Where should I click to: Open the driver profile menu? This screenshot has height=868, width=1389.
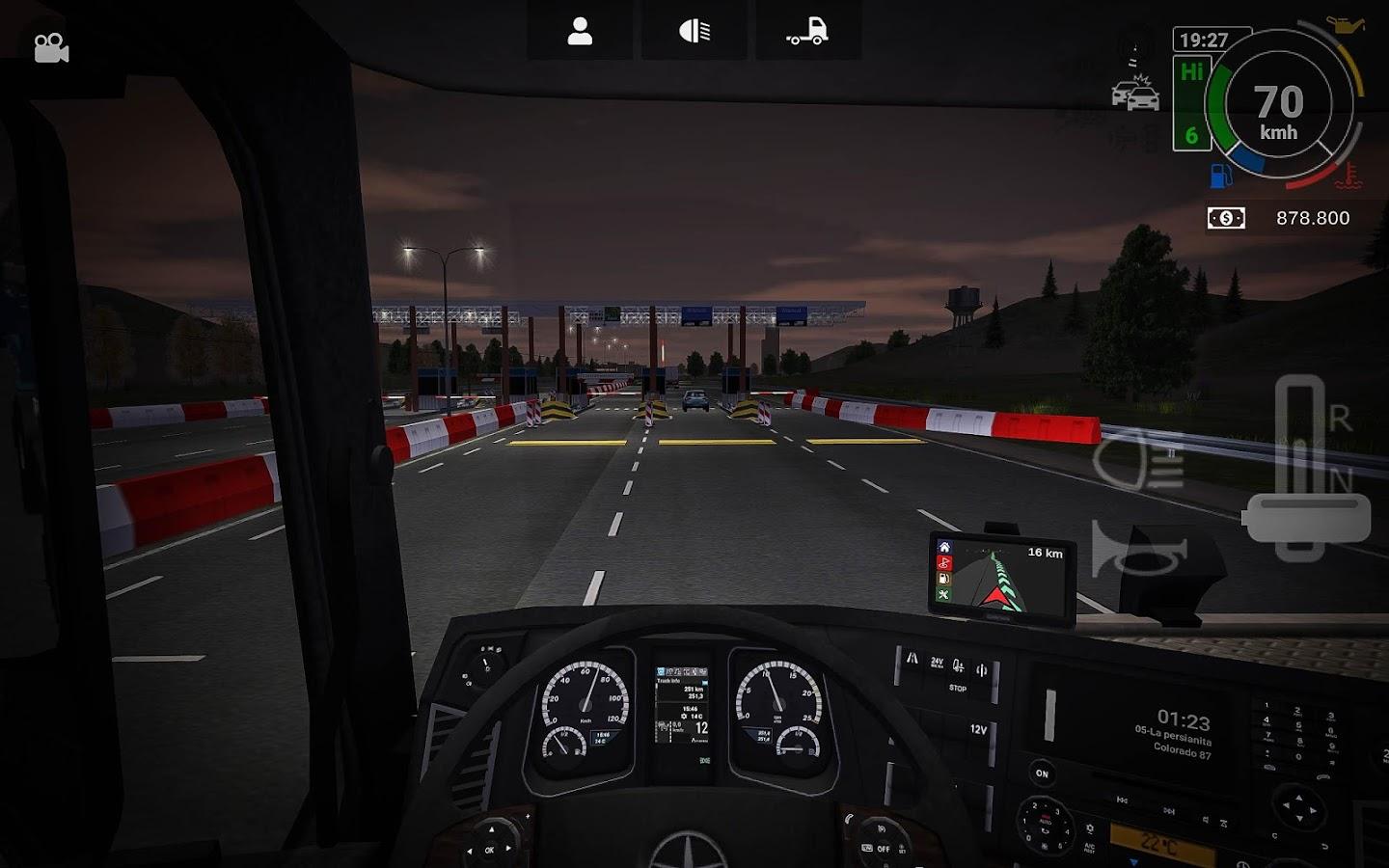[580, 32]
